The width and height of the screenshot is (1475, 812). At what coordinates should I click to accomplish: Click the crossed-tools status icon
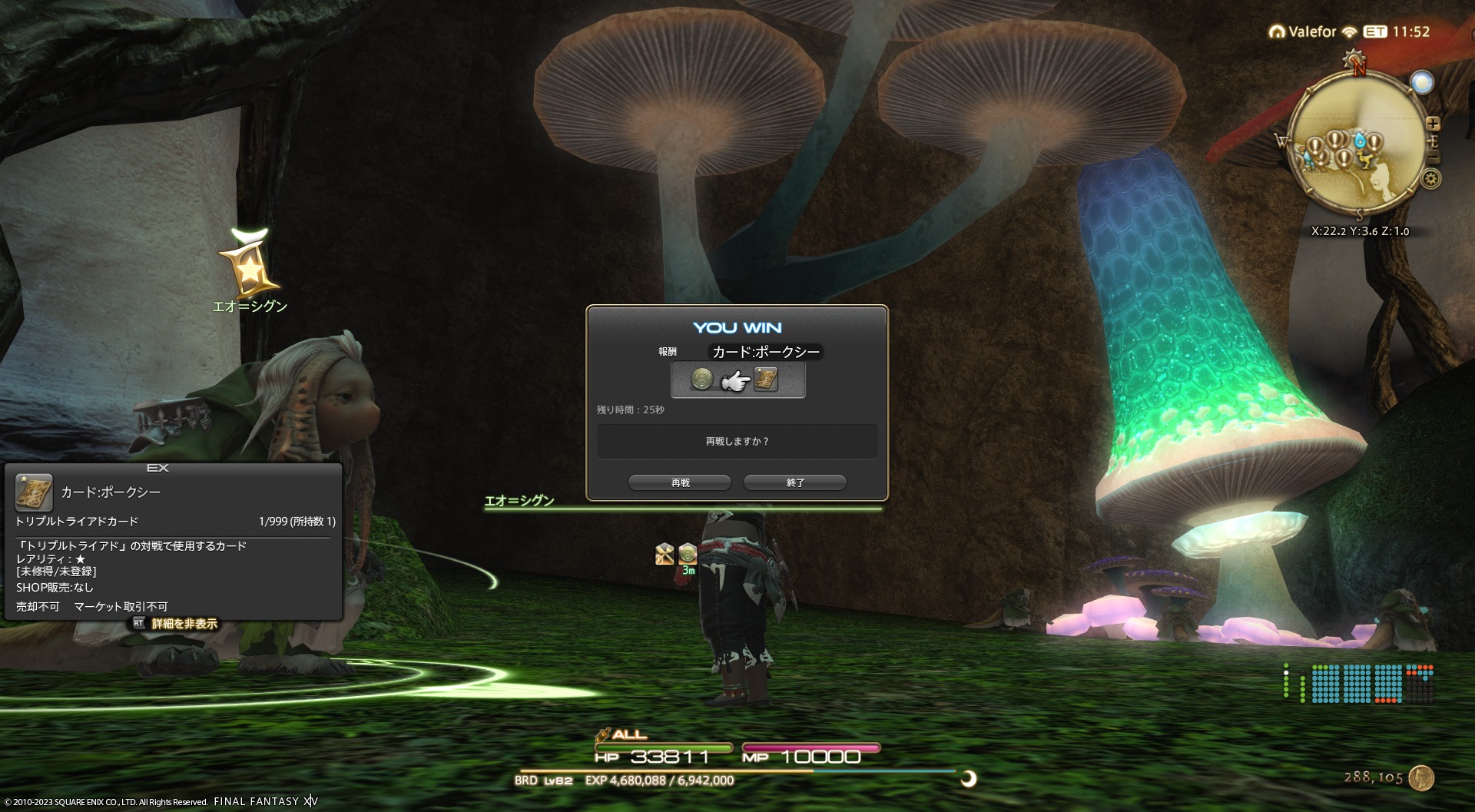665,553
